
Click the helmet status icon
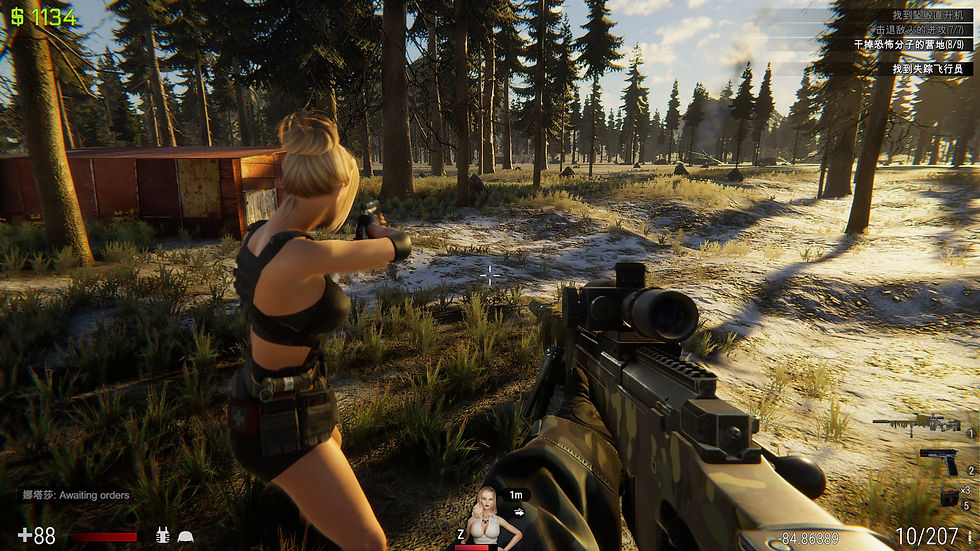186,536
